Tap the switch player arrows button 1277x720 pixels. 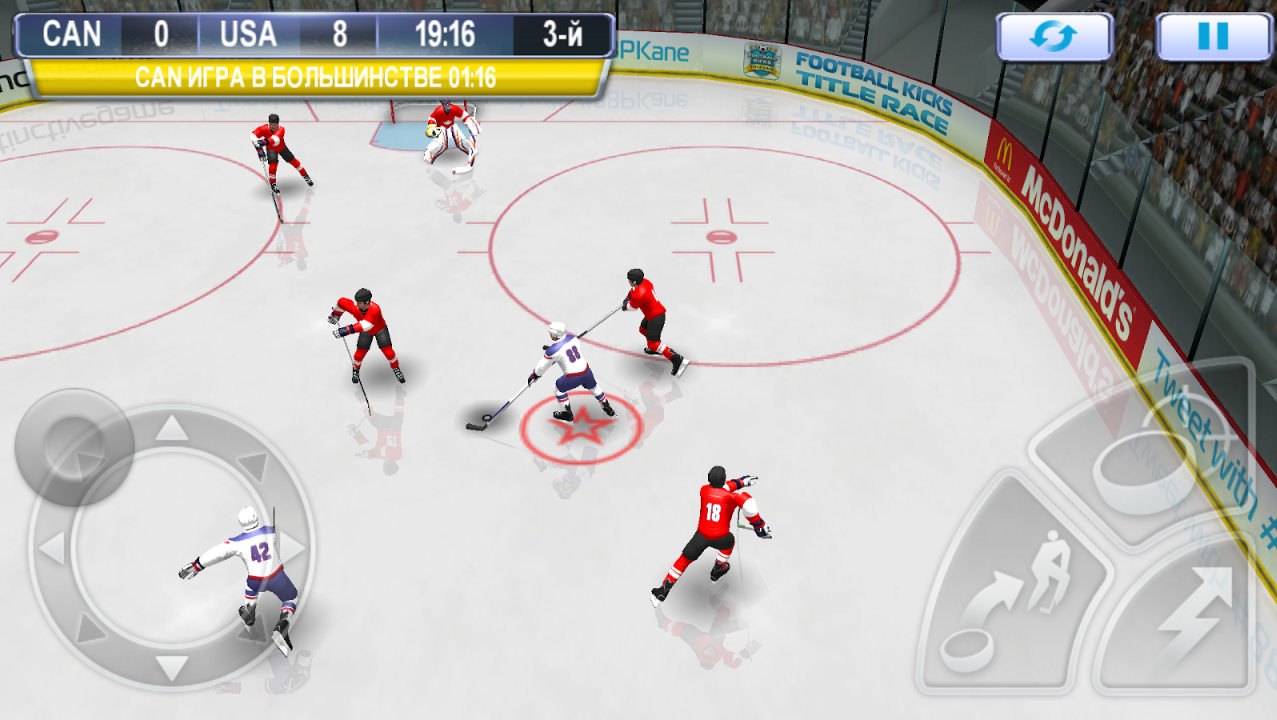1054,37
